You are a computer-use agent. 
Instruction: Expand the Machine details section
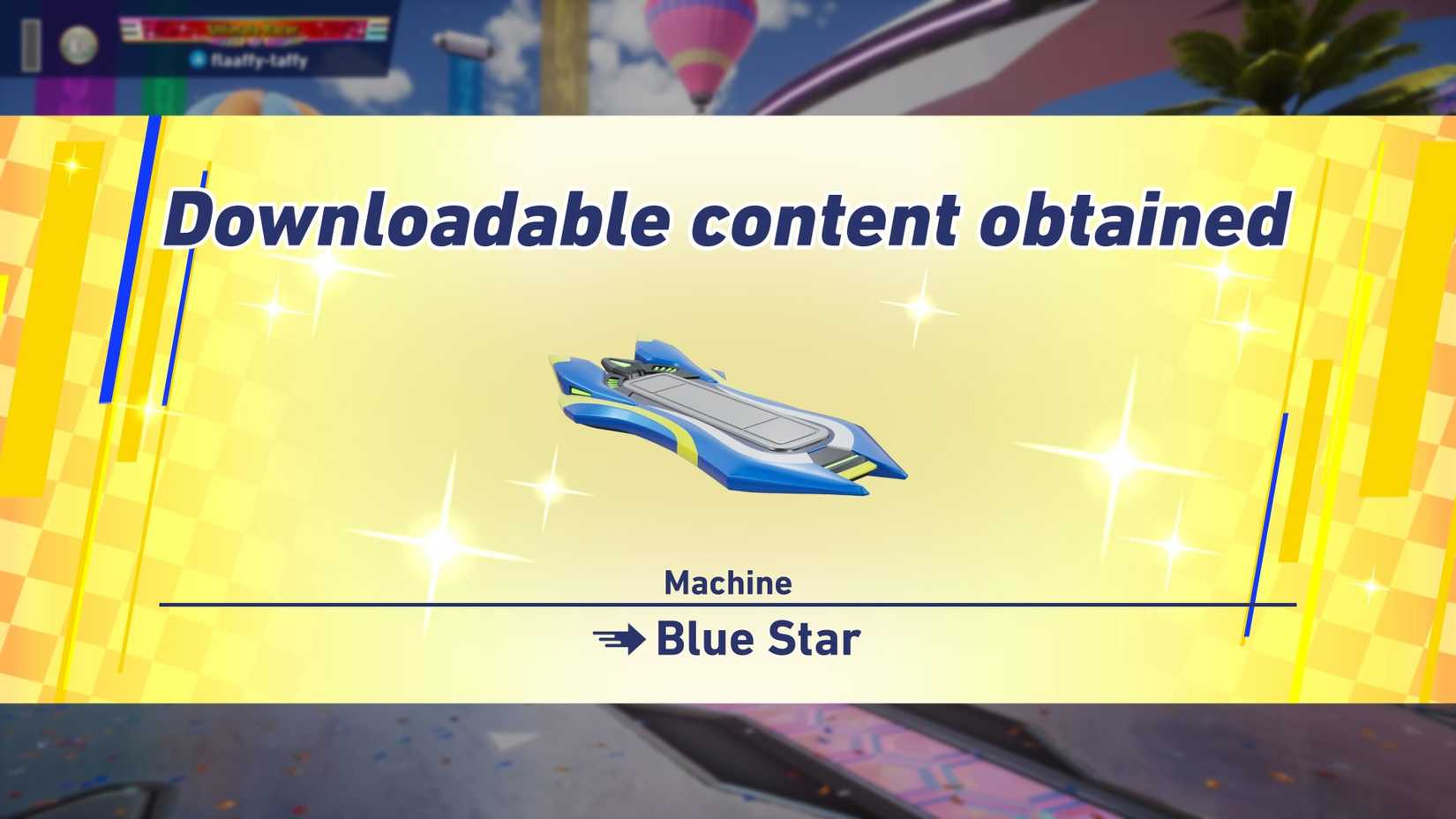[x=728, y=582]
